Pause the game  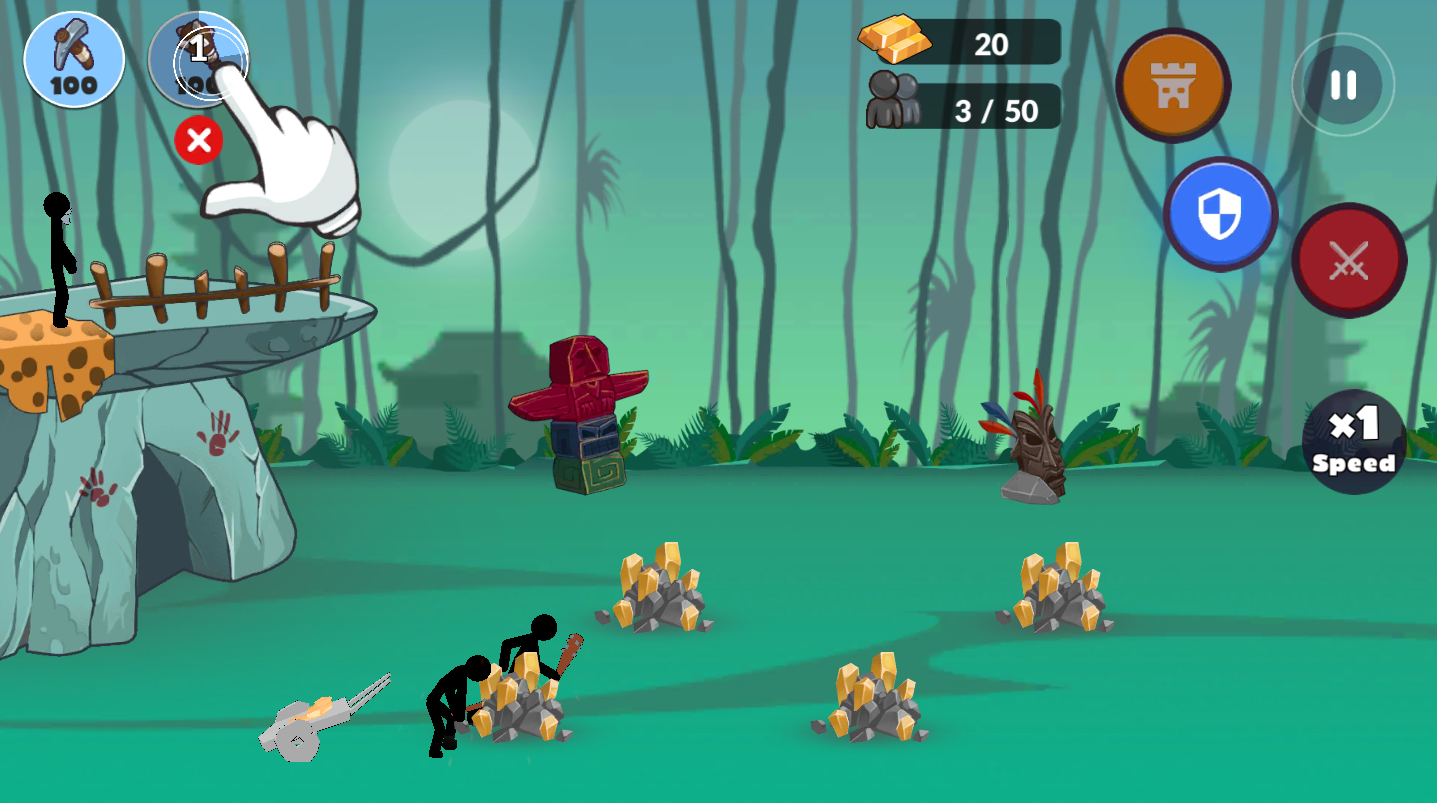[x=1342, y=85]
